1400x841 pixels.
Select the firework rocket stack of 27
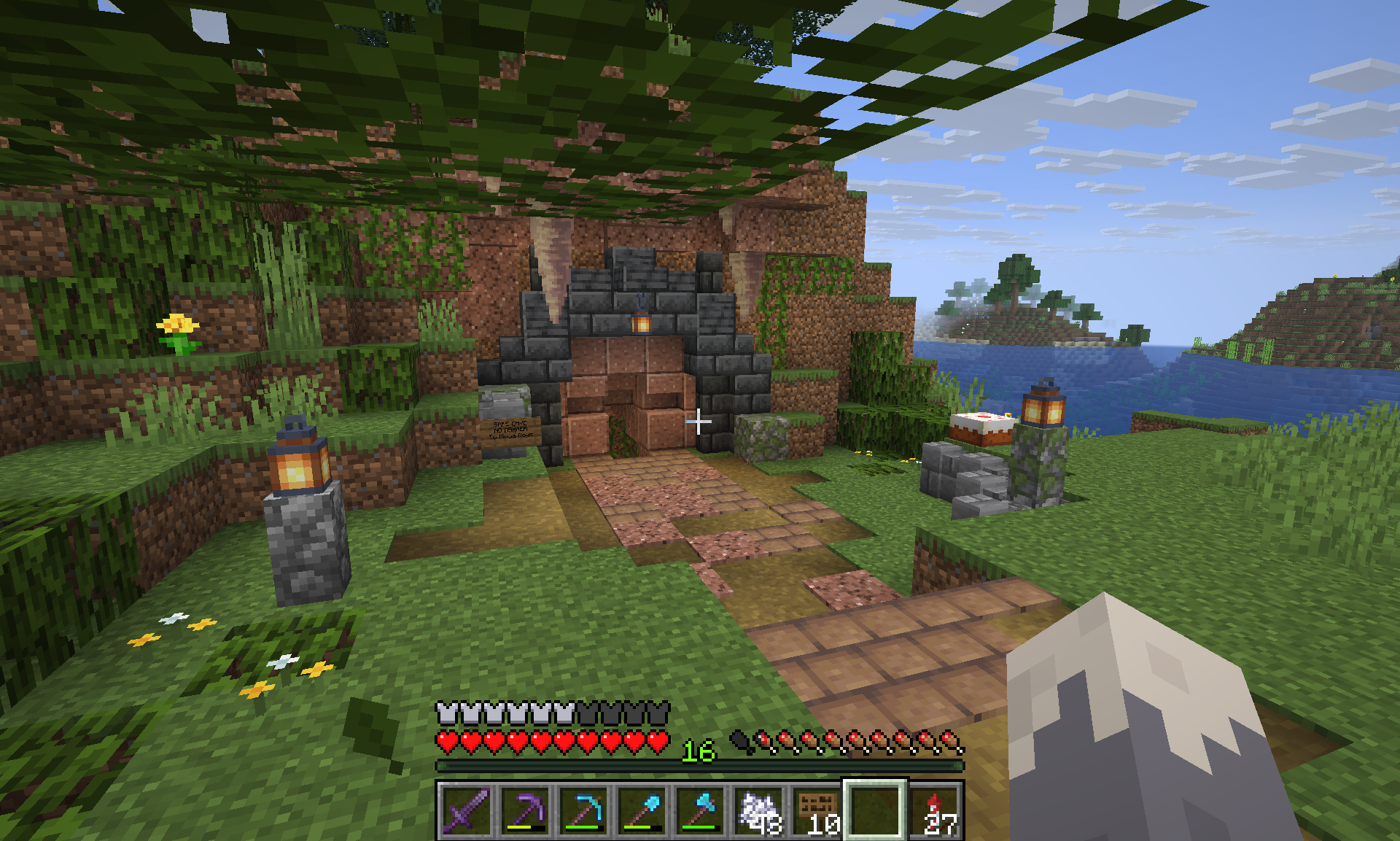point(934,810)
